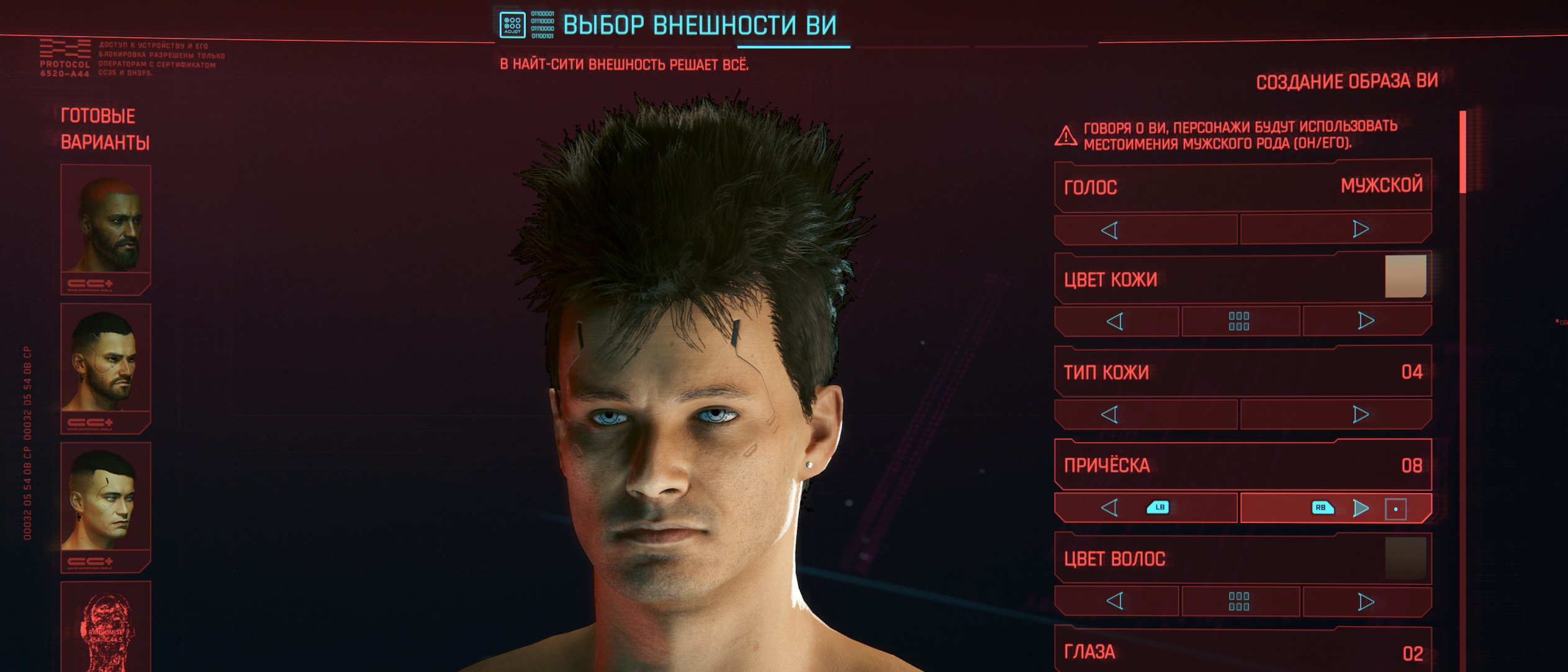This screenshot has height=672, width=1568.
Task: Open the hair color grid palette
Action: [x=1239, y=601]
